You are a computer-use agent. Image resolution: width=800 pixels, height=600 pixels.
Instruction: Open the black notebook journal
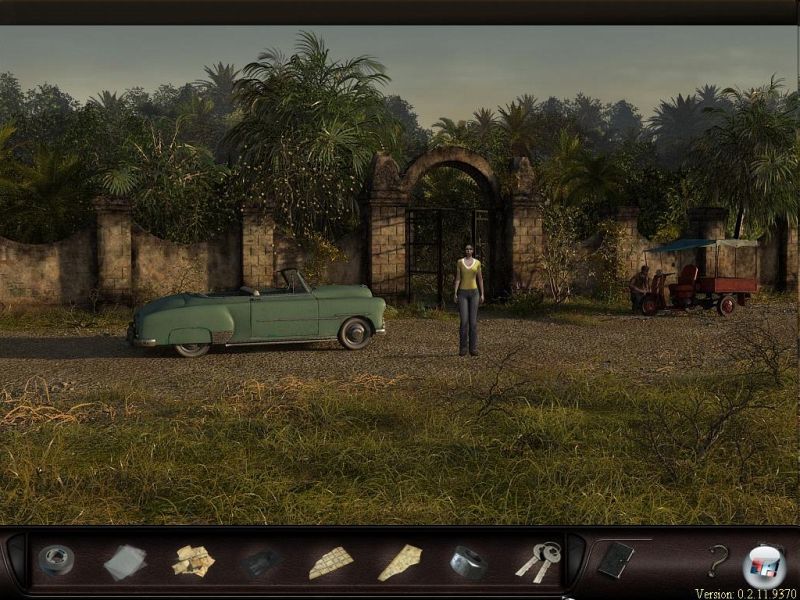(614, 560)
